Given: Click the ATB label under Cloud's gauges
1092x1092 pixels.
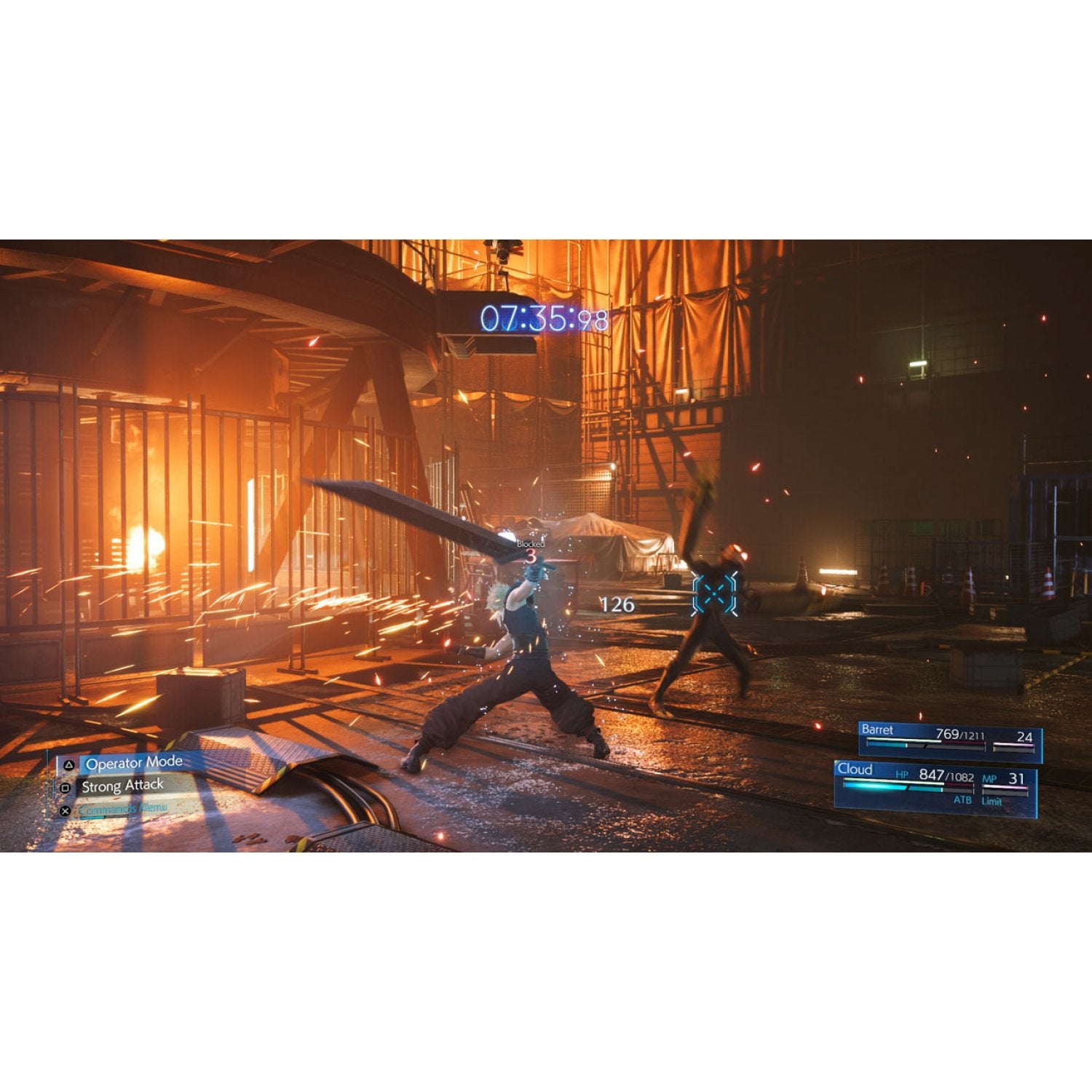Looking at the screenshot, I should (963, 799).
